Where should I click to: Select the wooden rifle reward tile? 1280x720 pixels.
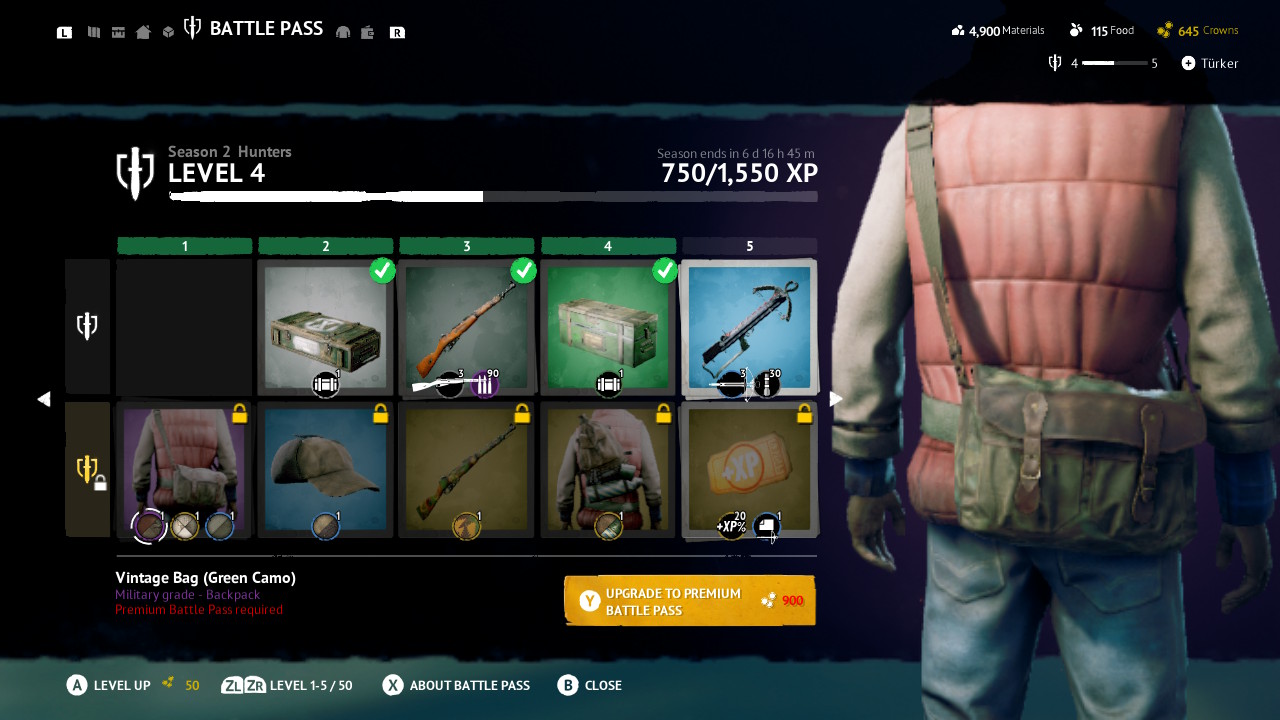467,327
